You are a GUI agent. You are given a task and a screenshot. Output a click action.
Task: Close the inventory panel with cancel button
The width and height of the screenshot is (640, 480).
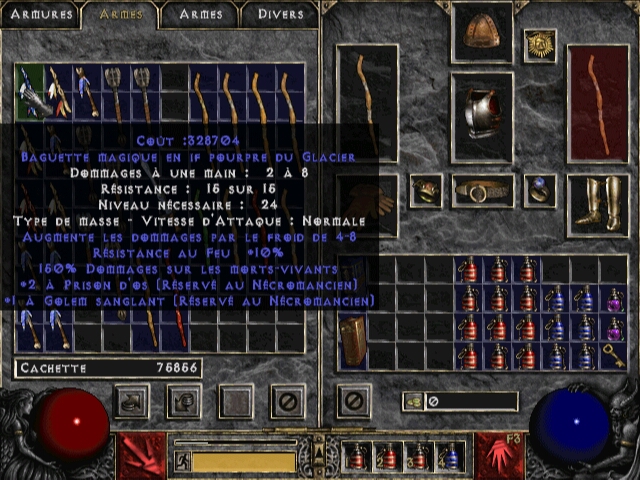(x=353, y=401)
